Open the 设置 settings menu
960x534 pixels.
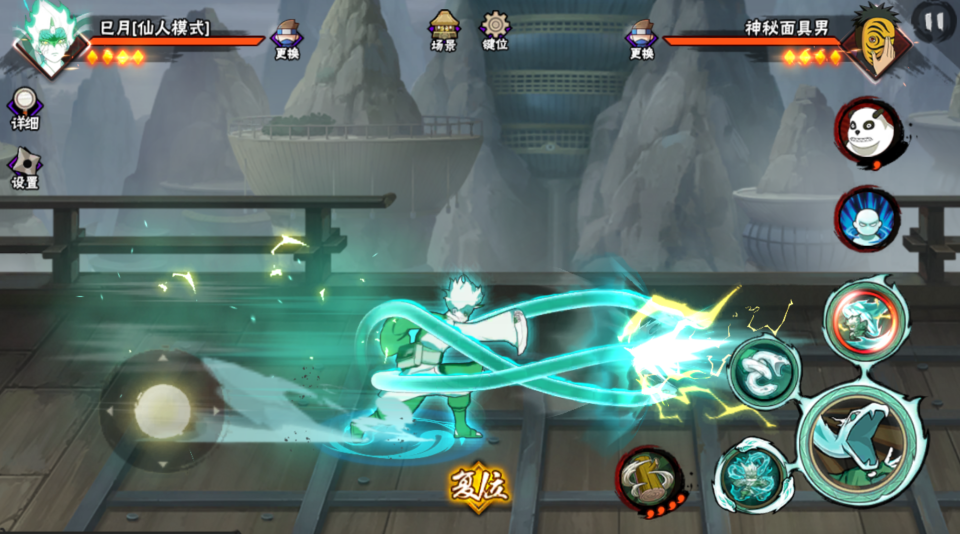pos(25,168)
